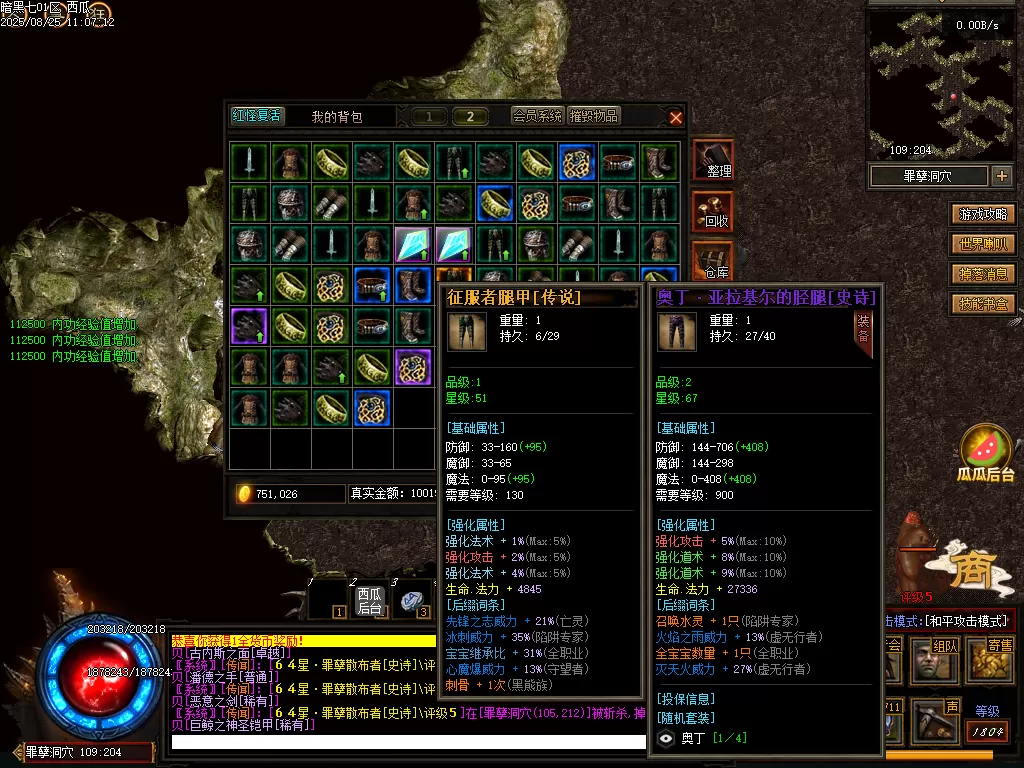The width and height of the screenshot is (1024, 768).
Task: Open the 游戏攻略 game guide
Action: pos(982,214)
